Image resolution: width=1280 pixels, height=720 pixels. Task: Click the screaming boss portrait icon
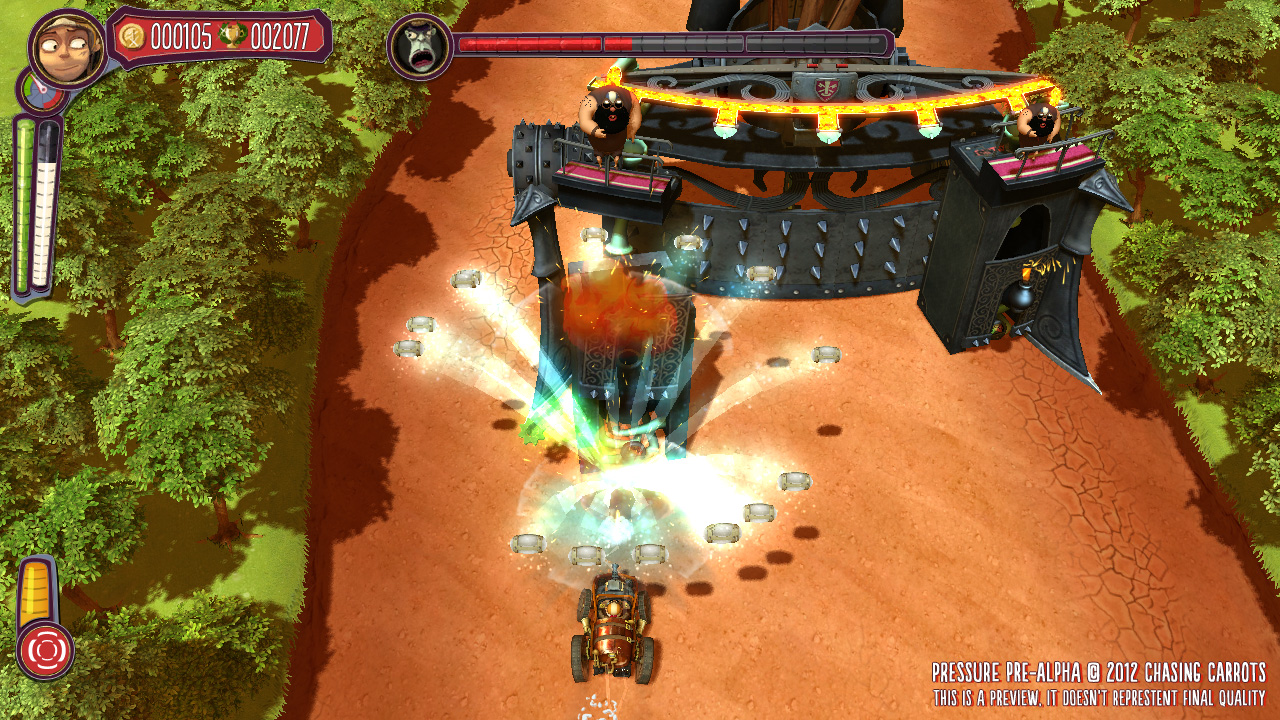418,47
